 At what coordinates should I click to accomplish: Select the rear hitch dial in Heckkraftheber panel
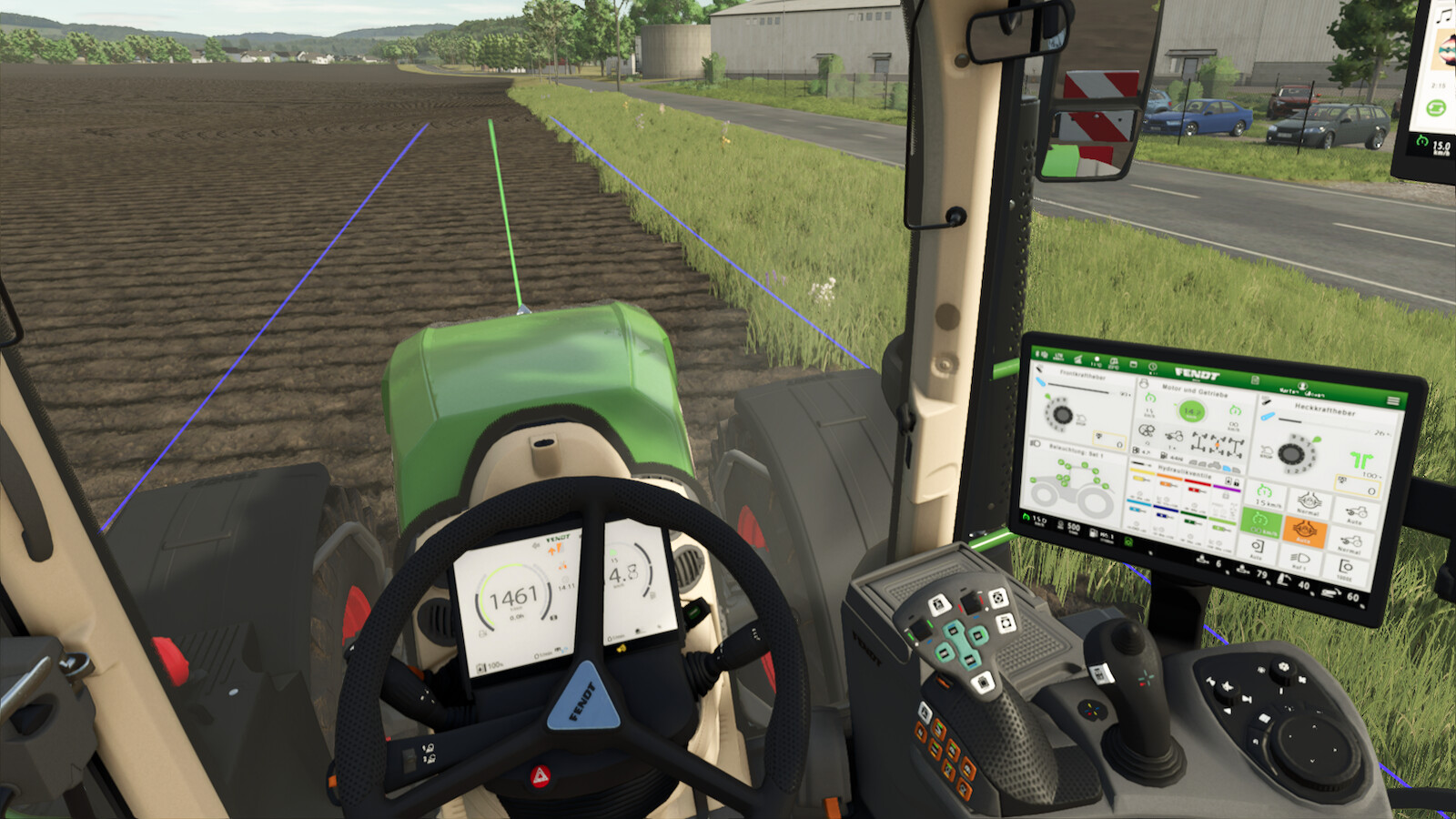point(1293,455)
